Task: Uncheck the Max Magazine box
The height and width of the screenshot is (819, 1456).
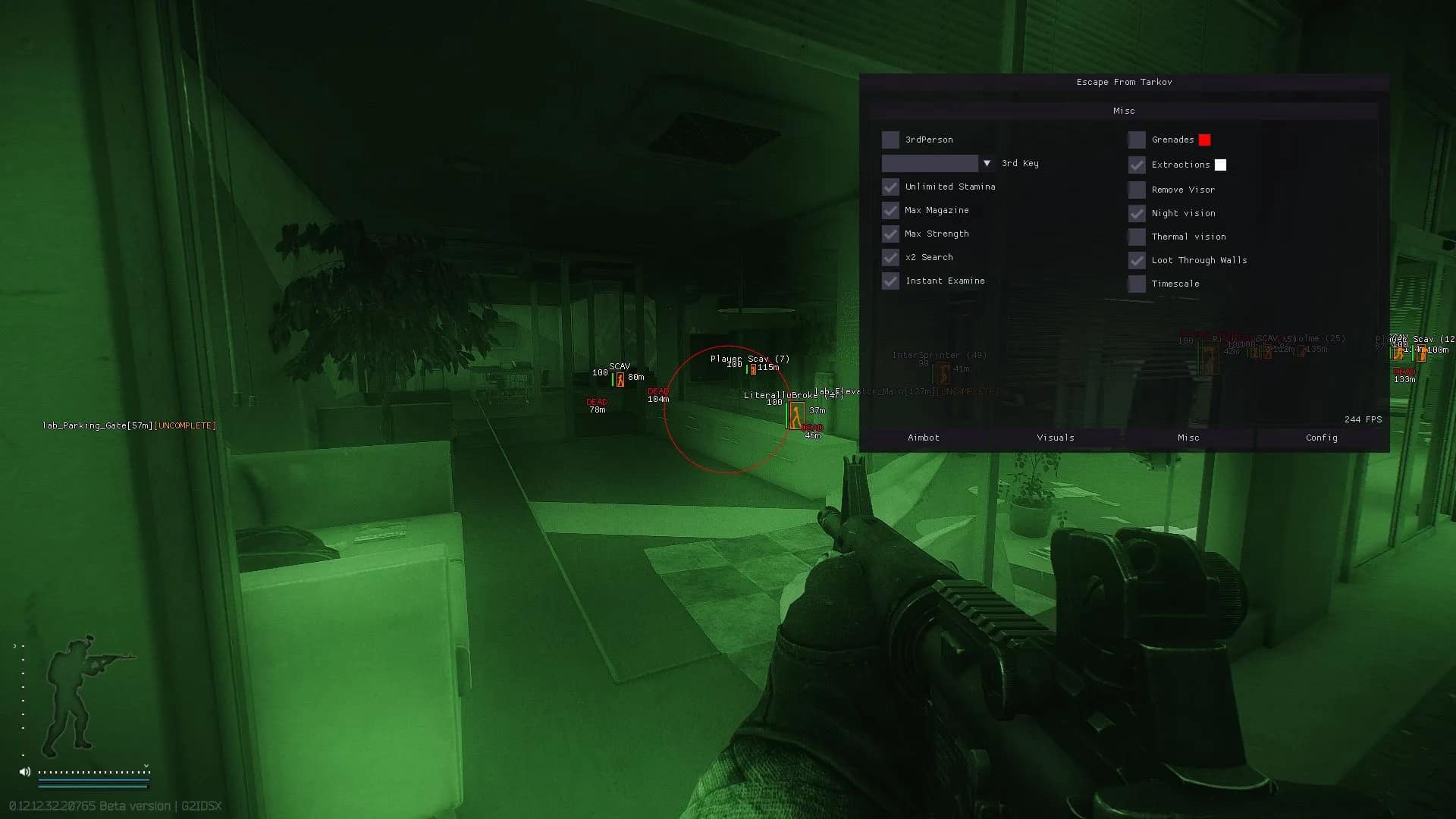Action: (890, 210)
